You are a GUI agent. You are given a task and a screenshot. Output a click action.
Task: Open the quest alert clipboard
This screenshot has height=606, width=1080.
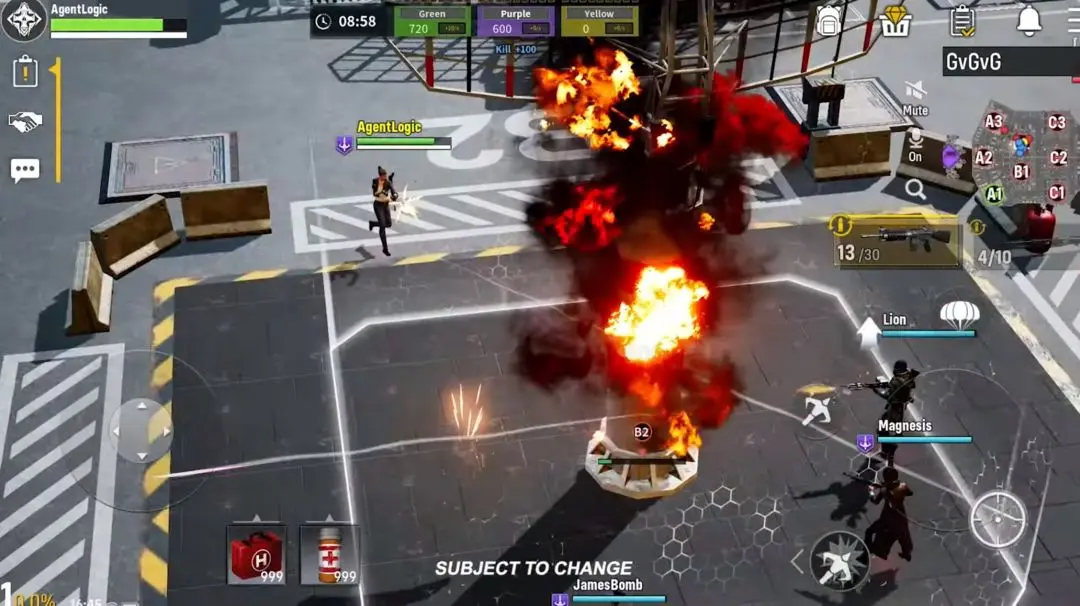pyautogui.click(x=25, y=72)
